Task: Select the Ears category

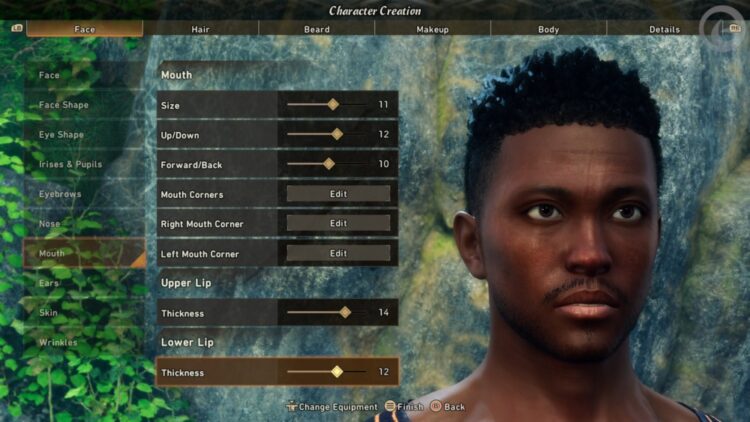Action: [49, 283]
